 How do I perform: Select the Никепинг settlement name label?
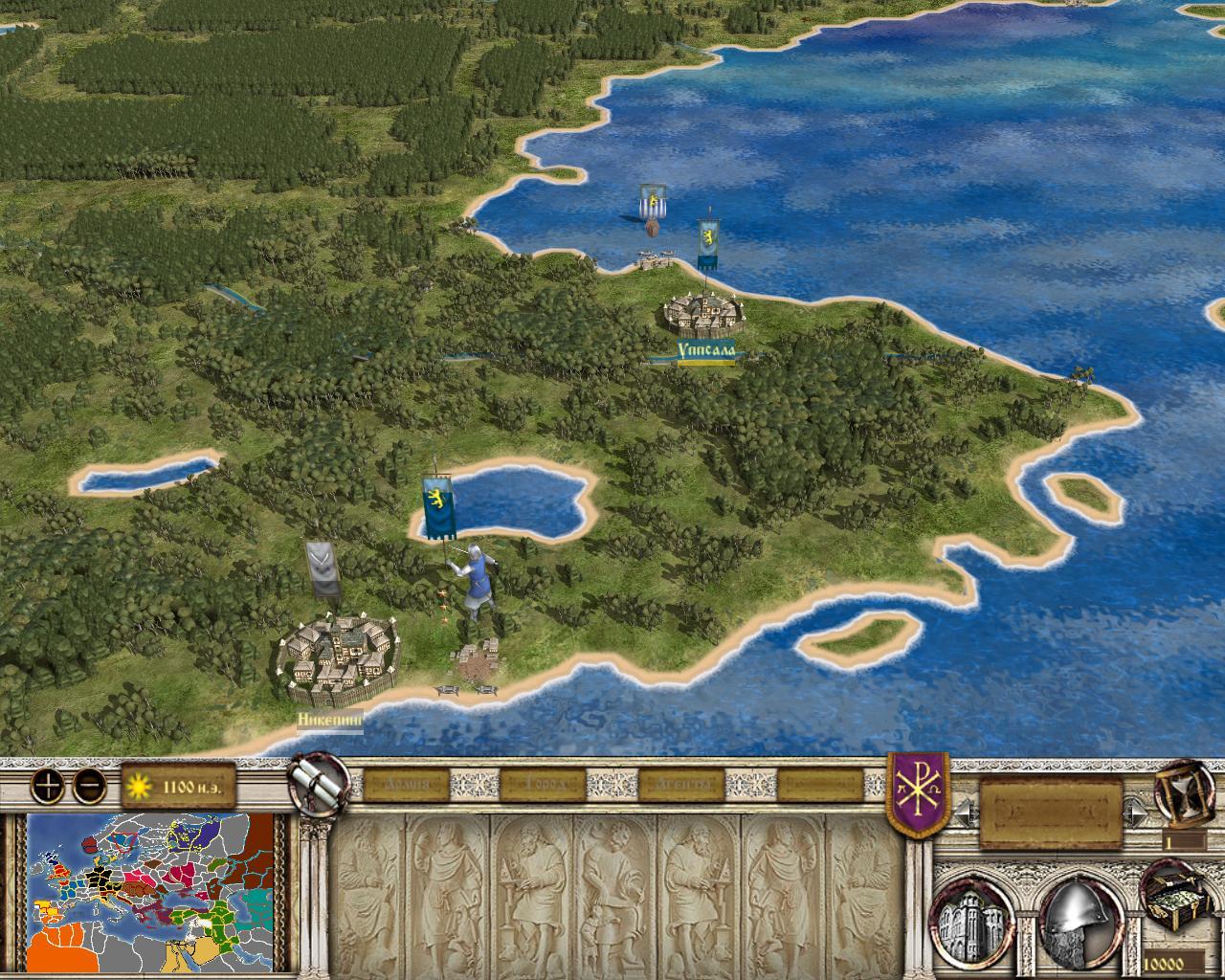[330, 718]
